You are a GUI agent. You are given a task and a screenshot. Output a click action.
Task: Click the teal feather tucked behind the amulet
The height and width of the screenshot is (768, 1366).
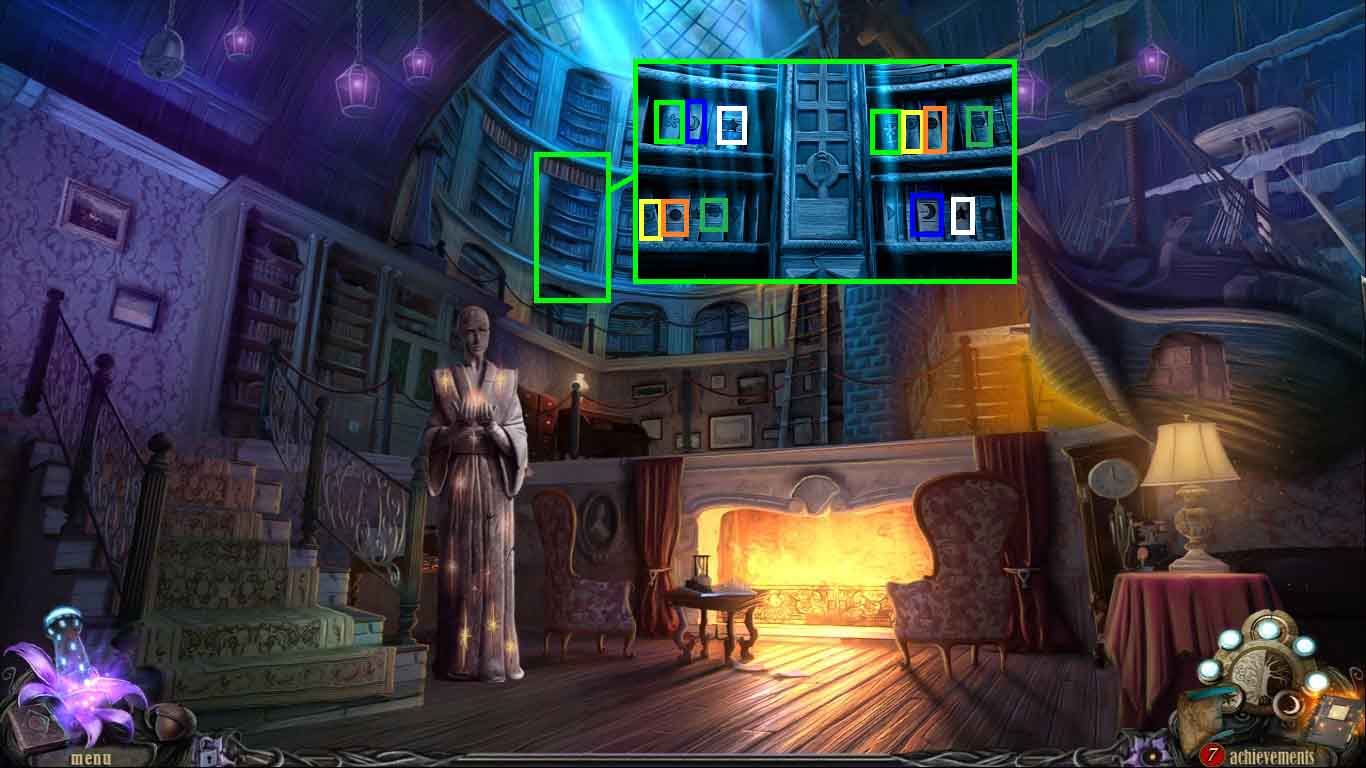pos(1213,693)
